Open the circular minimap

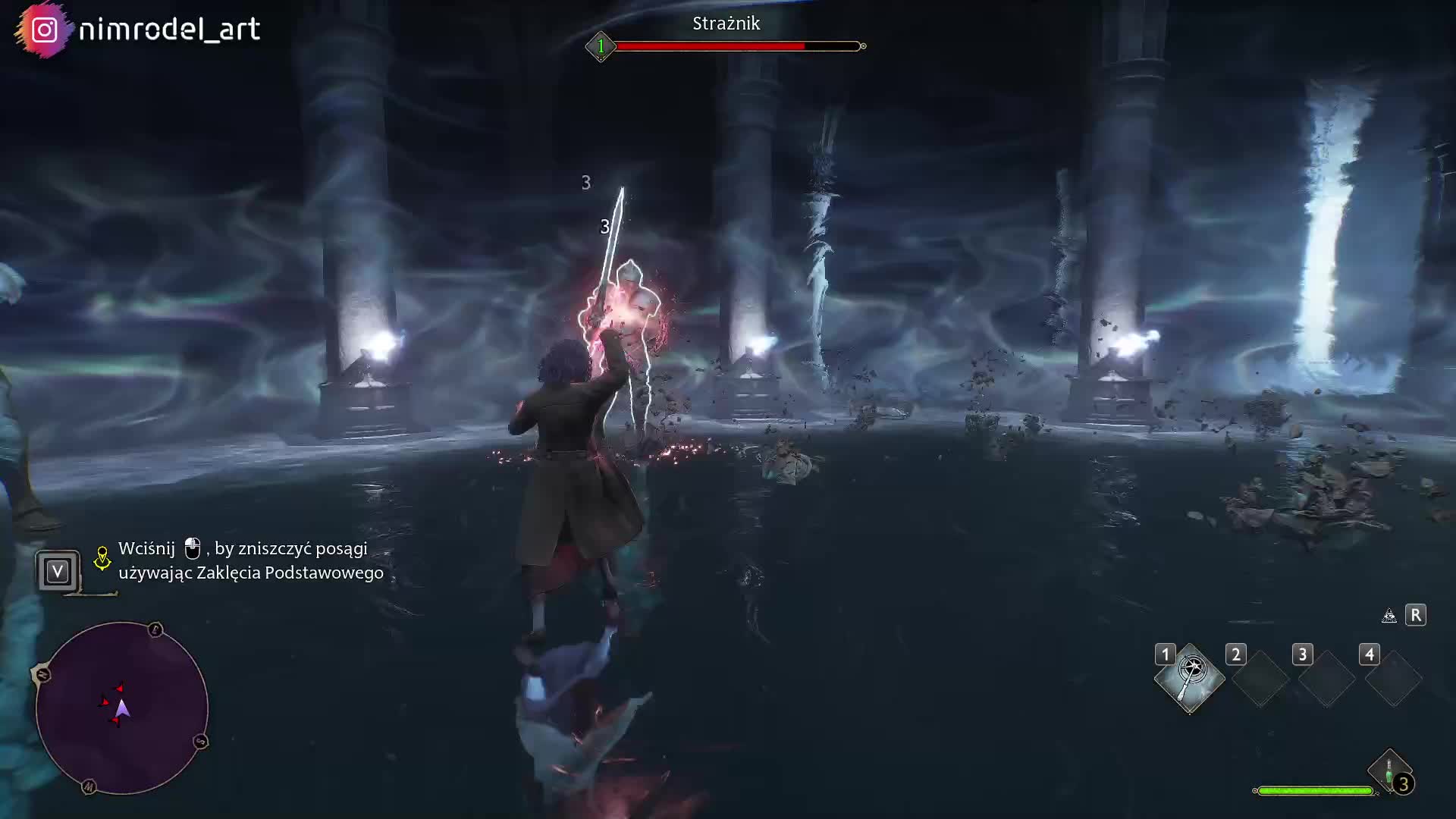[x=122, y=708]
